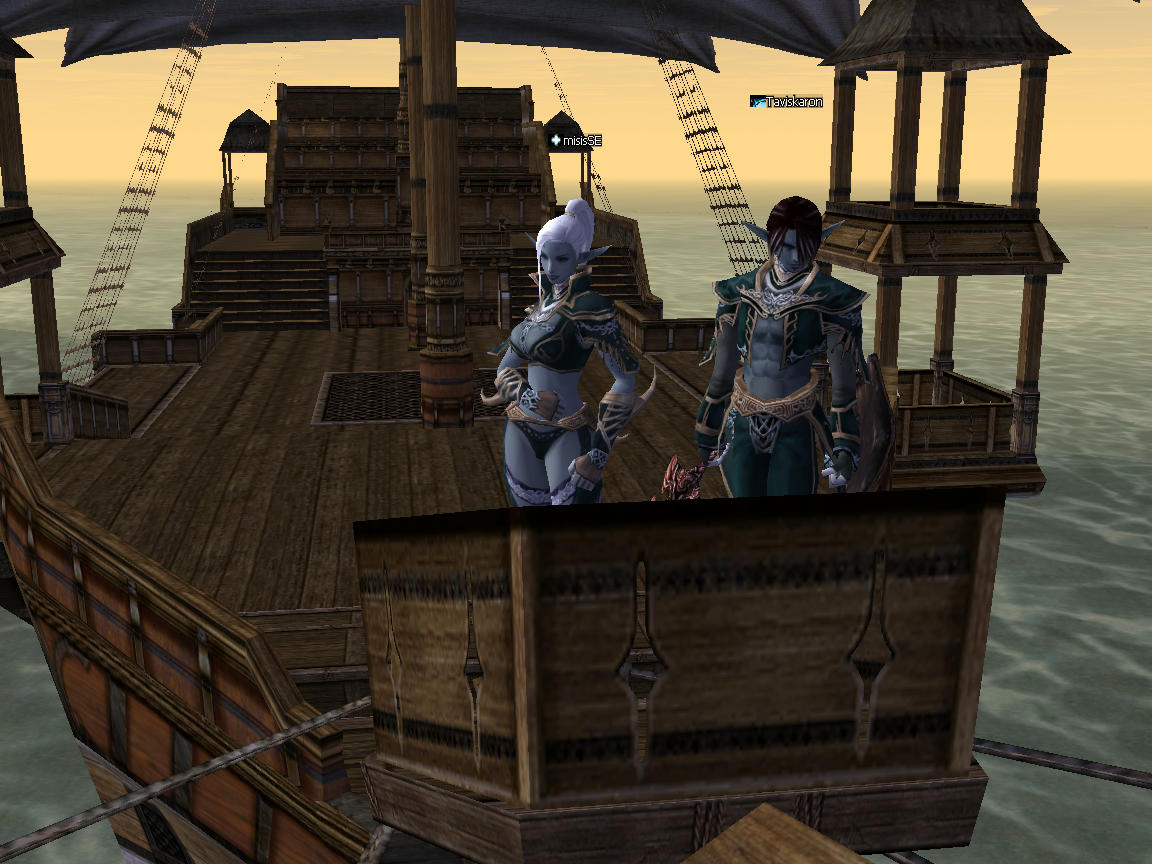Screen dimensions: 1152x864
Task: Select the misisSE player name tag
Action: click(x=576, y=141)
